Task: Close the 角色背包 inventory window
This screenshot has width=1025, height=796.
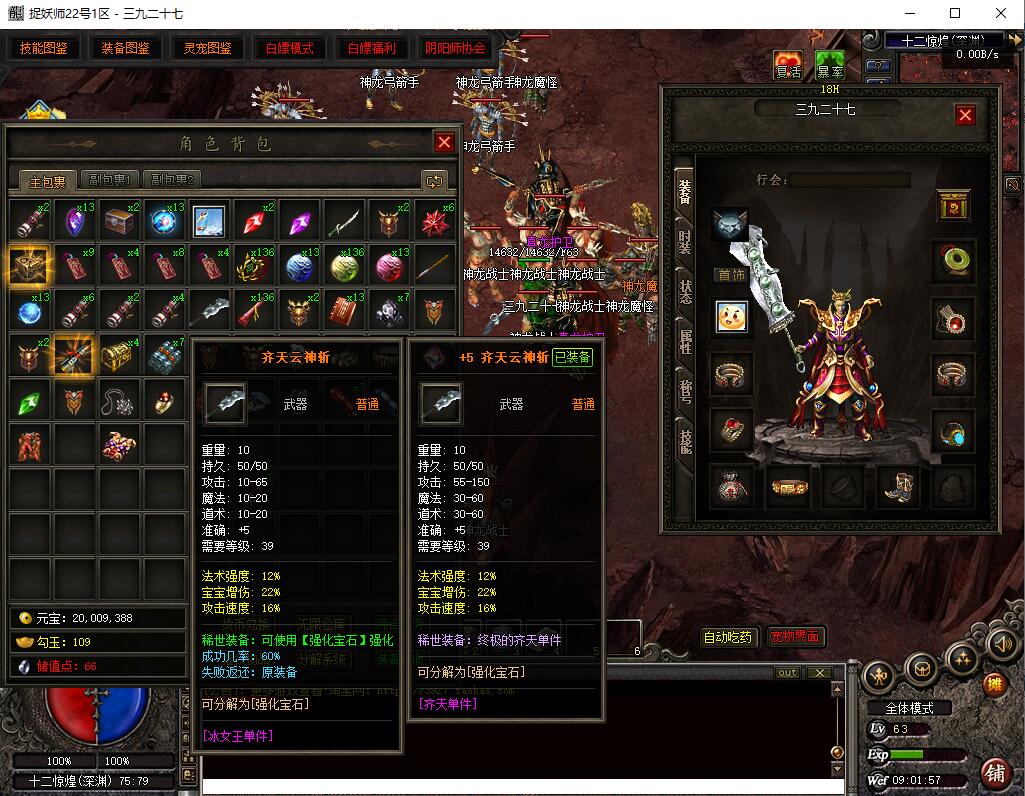Action: [x=444, y=143]
